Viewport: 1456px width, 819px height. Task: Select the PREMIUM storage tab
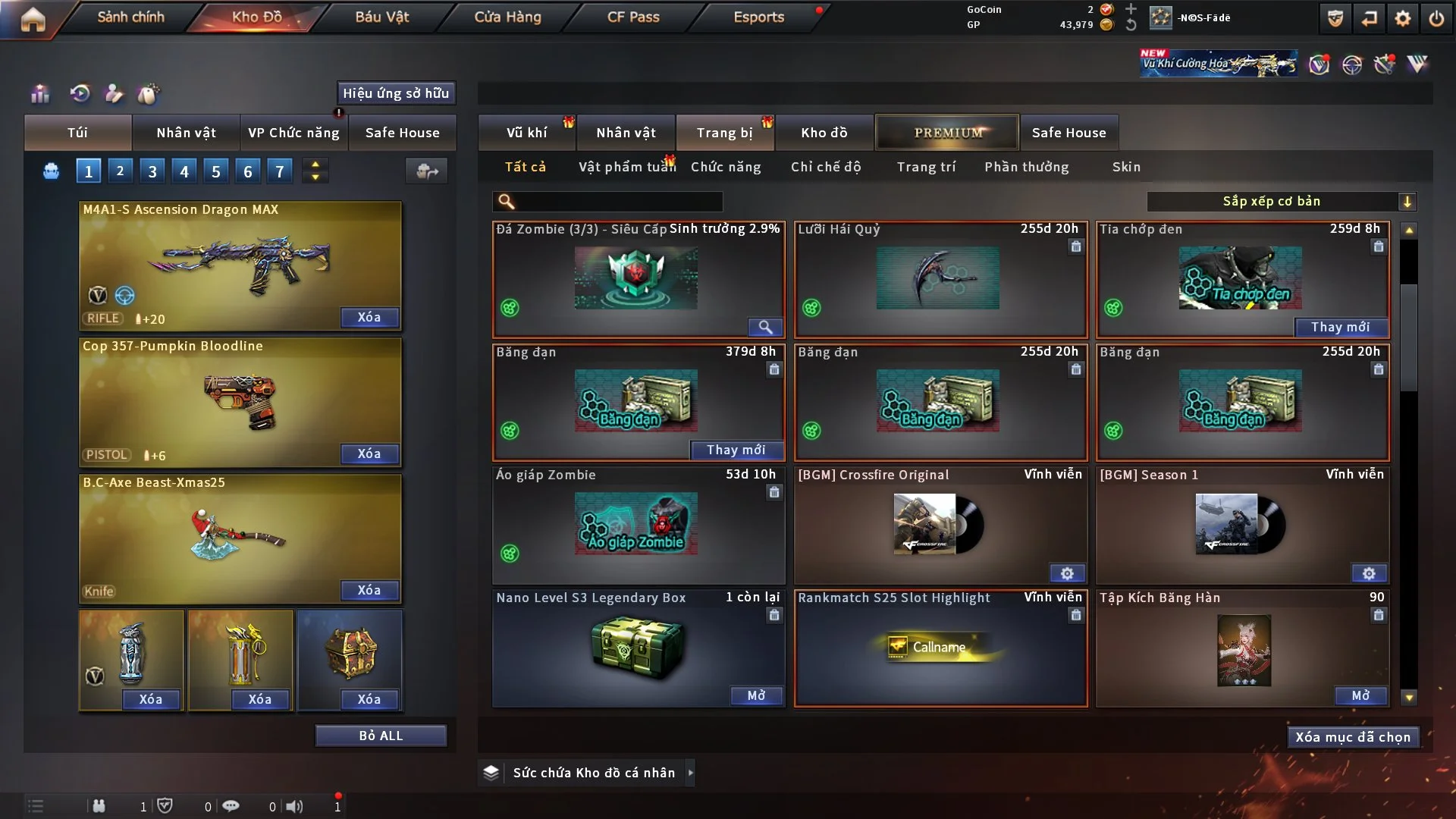(x=947, y=133)
